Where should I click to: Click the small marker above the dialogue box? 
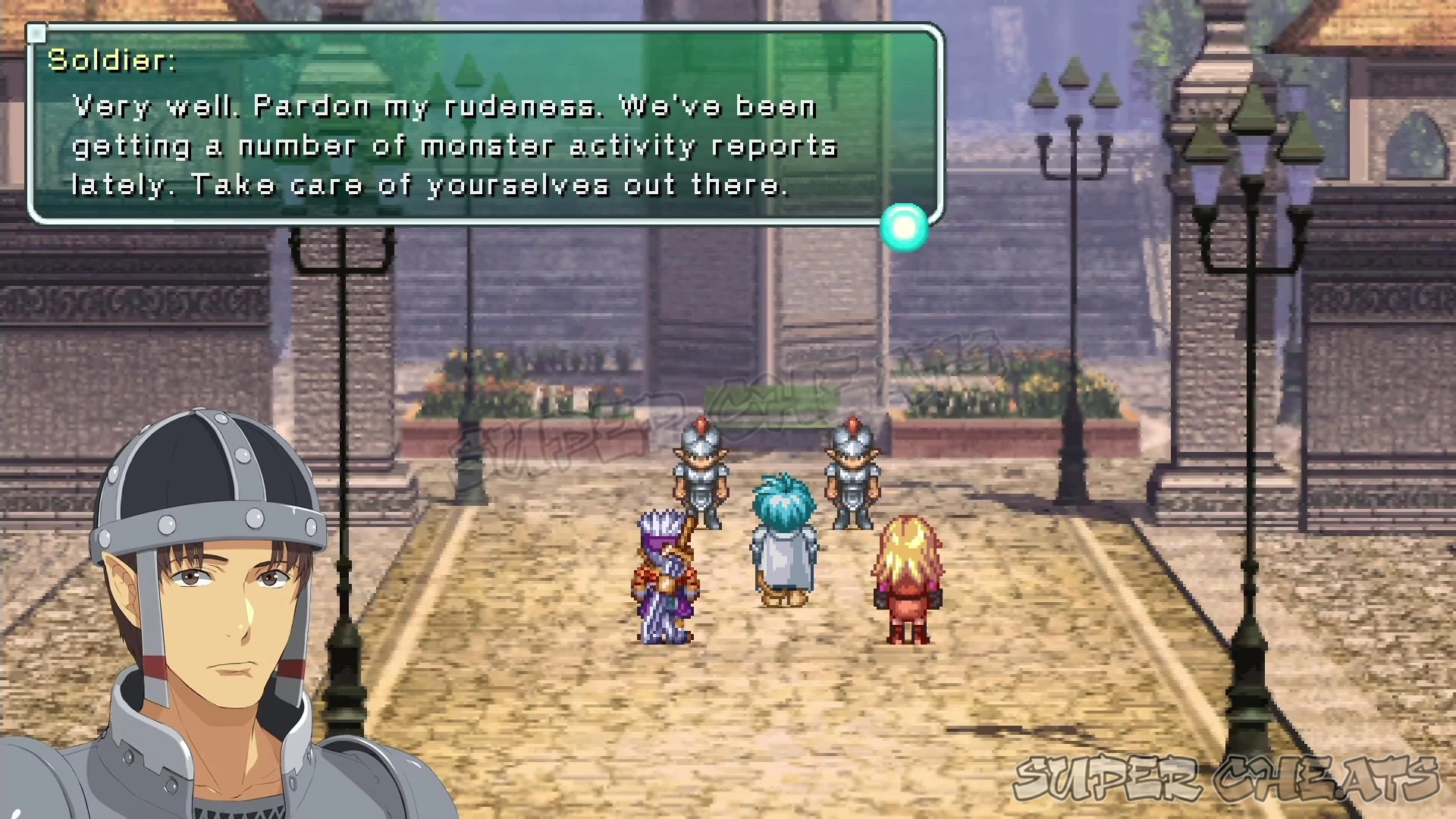36,33
